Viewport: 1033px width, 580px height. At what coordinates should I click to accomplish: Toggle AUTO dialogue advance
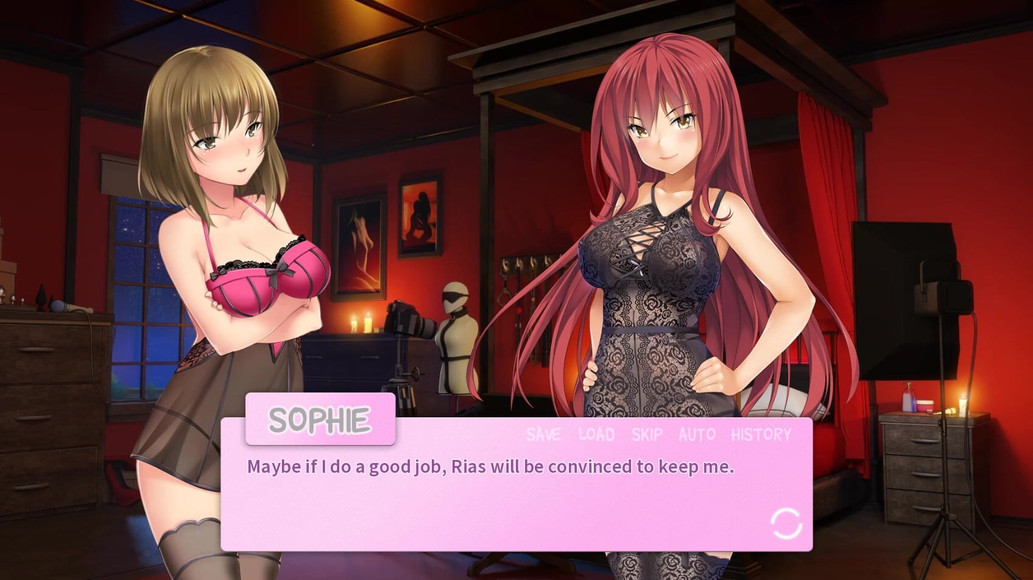click(697, 434)
